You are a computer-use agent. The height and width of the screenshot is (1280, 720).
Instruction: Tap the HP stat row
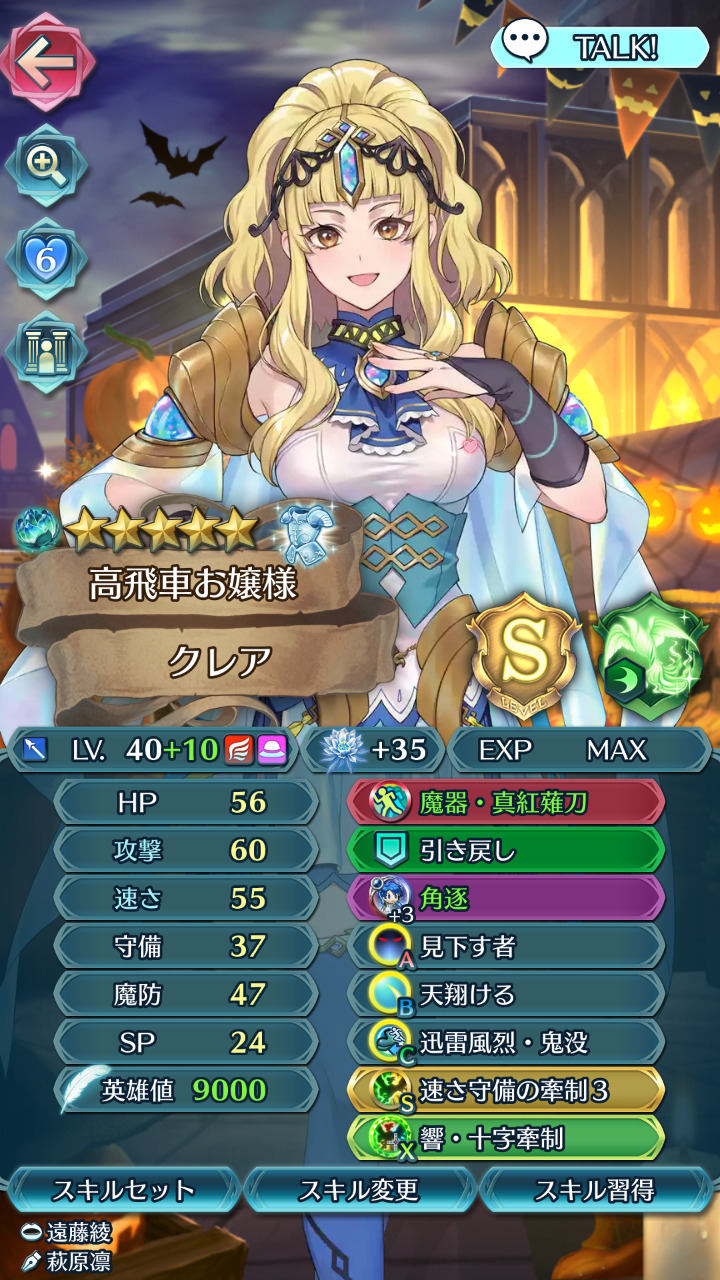pyautogui.click(x=187, y=802)
